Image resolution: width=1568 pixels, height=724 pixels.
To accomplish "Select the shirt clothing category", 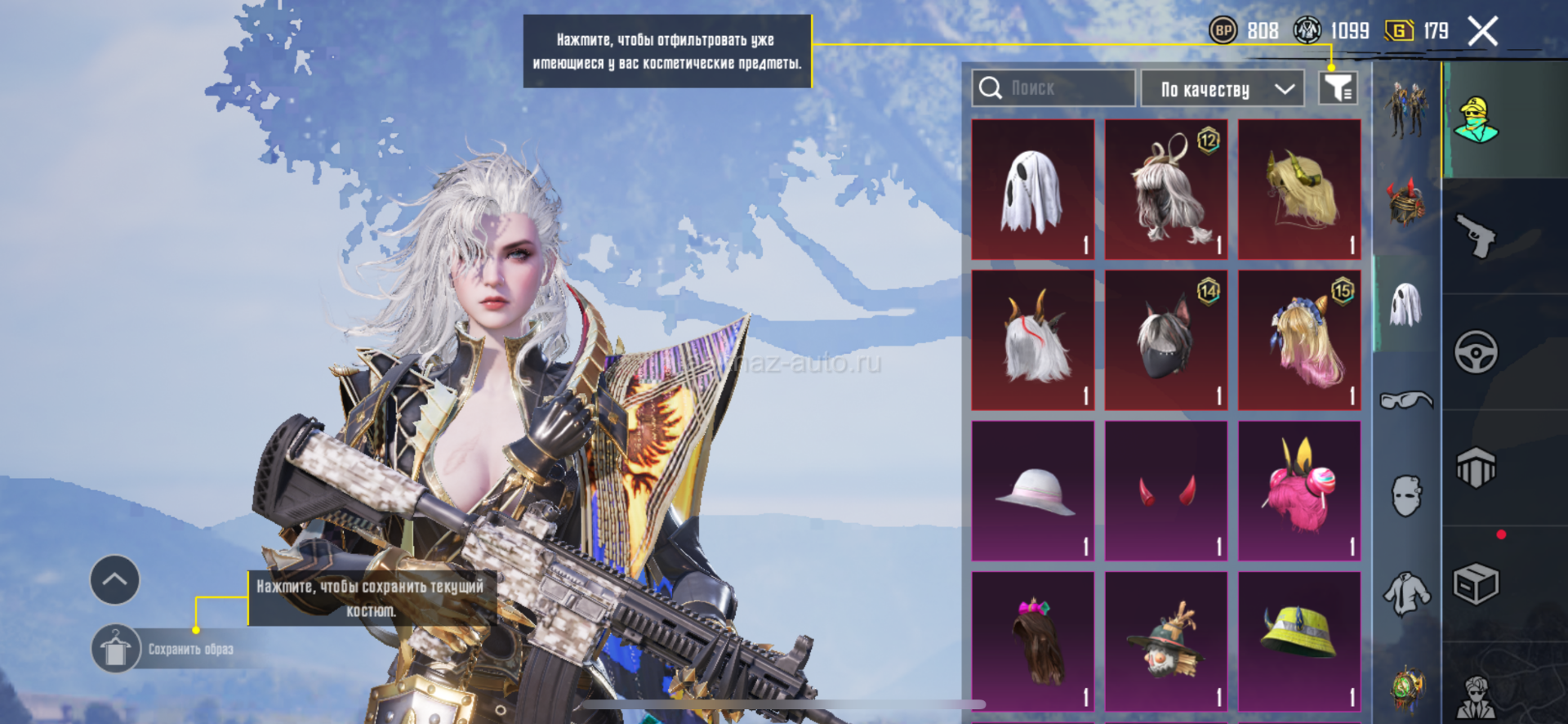I will (x=1406, y=594).
